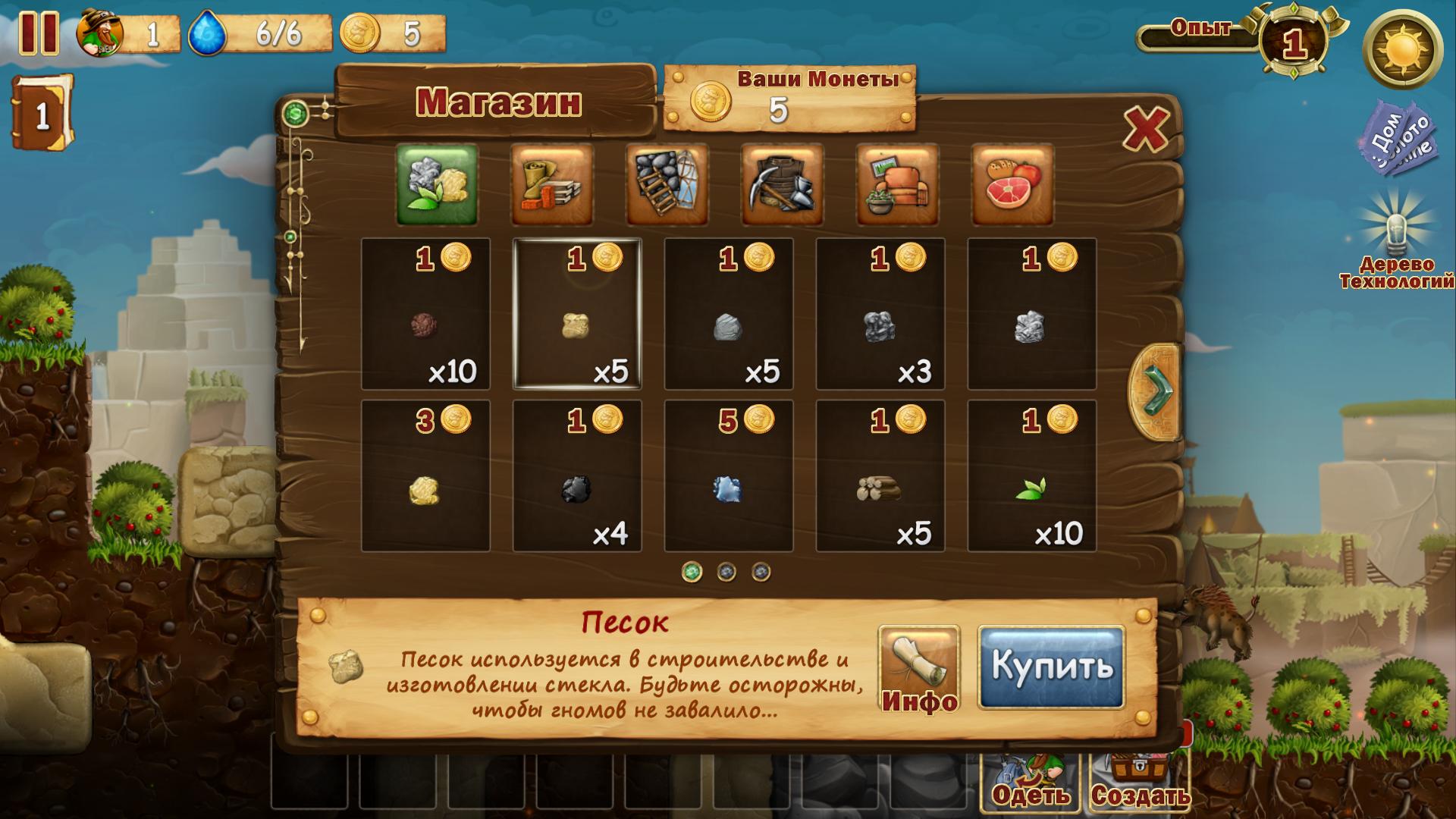Close the Магазин shop window

1145,129
